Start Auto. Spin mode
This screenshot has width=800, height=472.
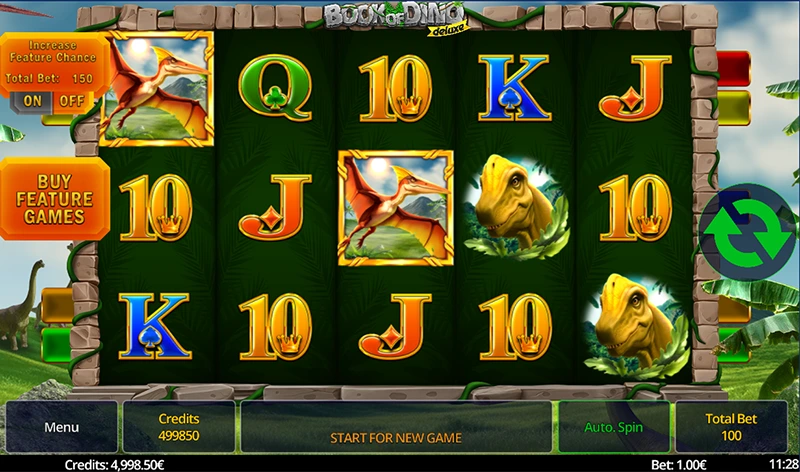pos(613,427)
